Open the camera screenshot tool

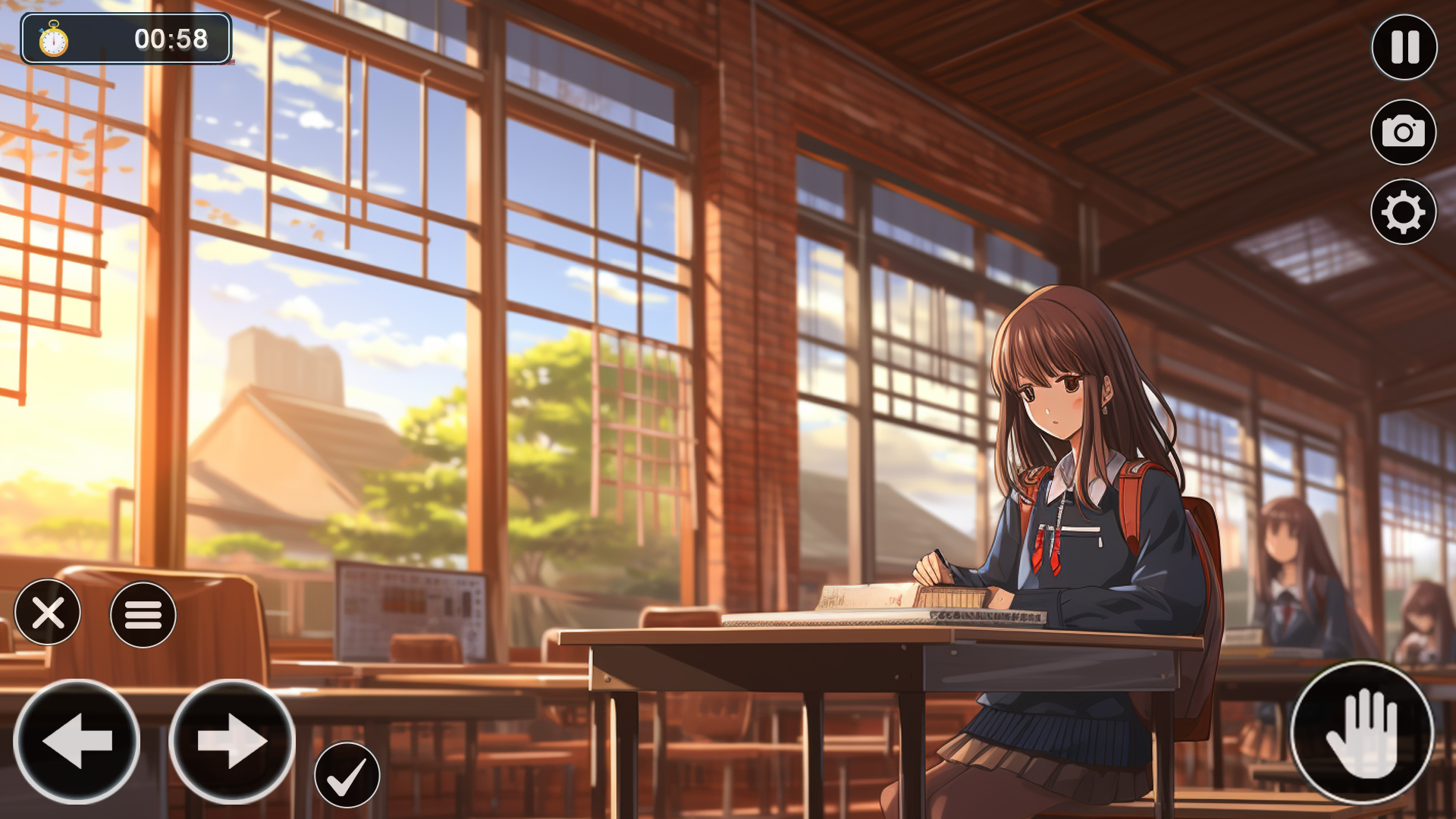click(1404, 133)
